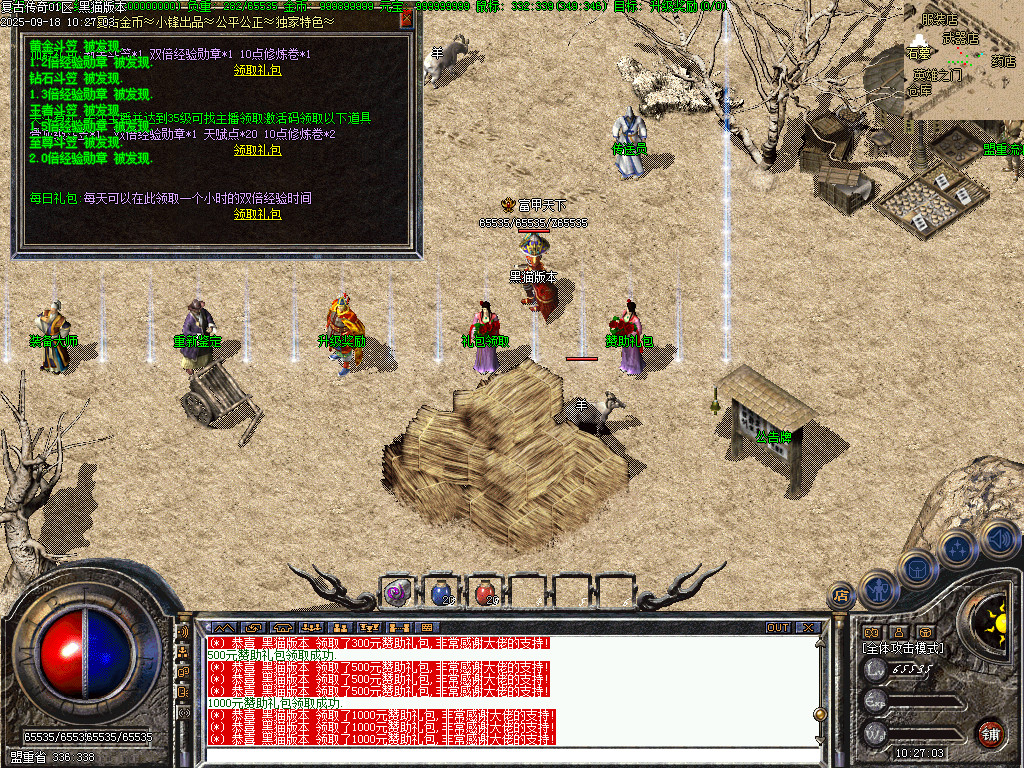The image size is (1024, 768).
Task: Open the bag (inventory) round button
Action: coord(917,569)
